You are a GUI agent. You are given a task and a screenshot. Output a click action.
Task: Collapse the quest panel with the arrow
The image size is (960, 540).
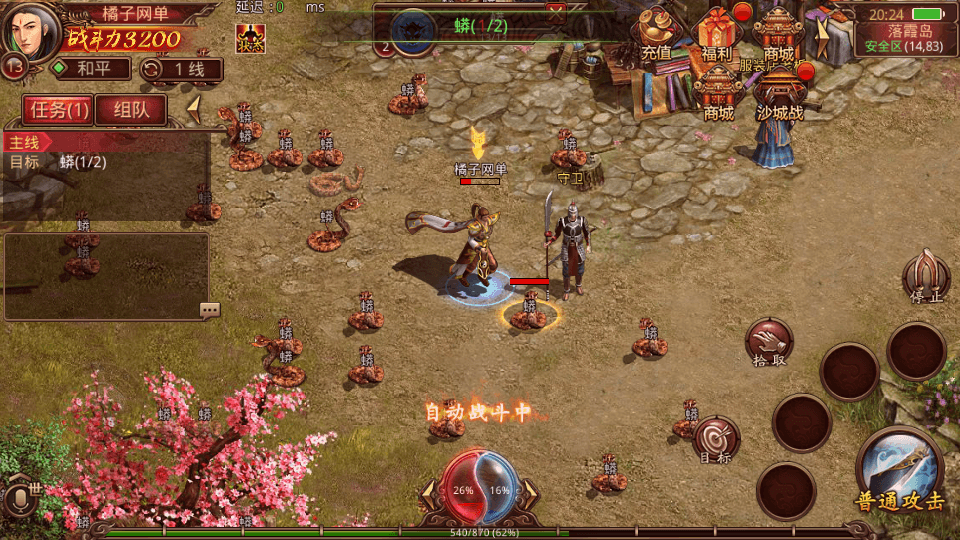pyautogui.click(x=195, y=108)
